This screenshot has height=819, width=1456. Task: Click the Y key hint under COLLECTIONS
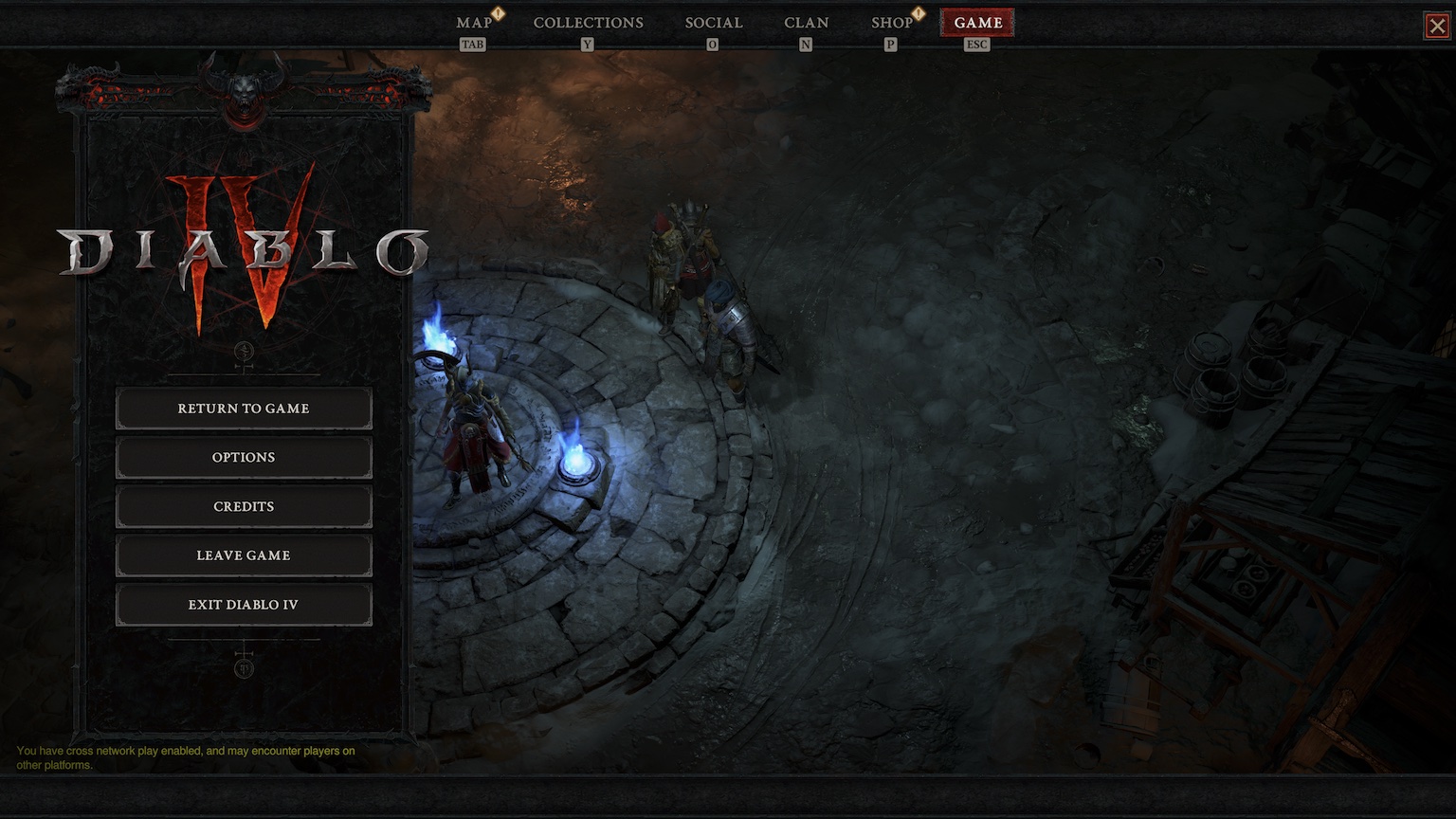pyautogui.click(x=588, y=44)
